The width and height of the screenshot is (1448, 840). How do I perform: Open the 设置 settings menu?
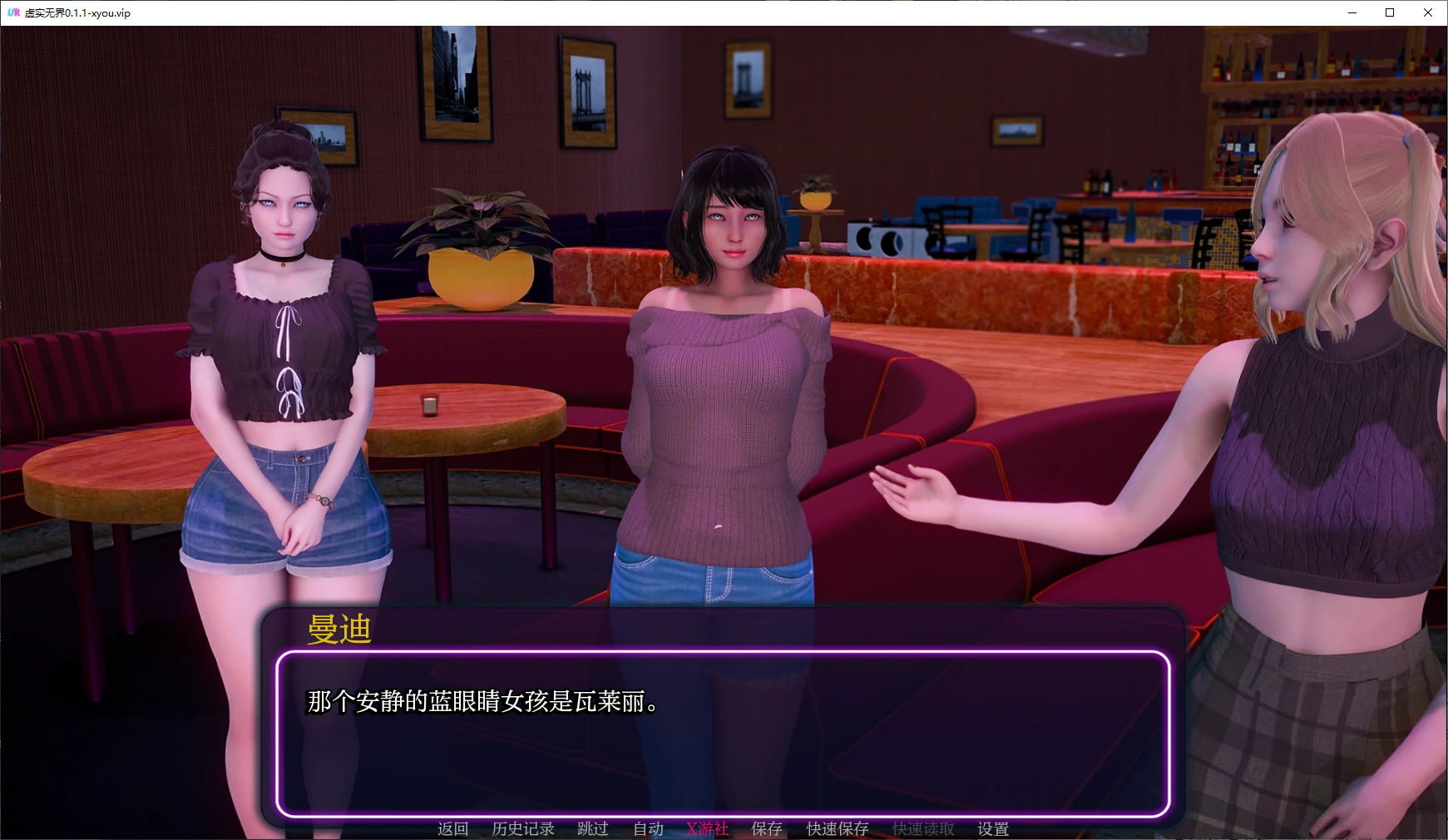coord(993,828)
